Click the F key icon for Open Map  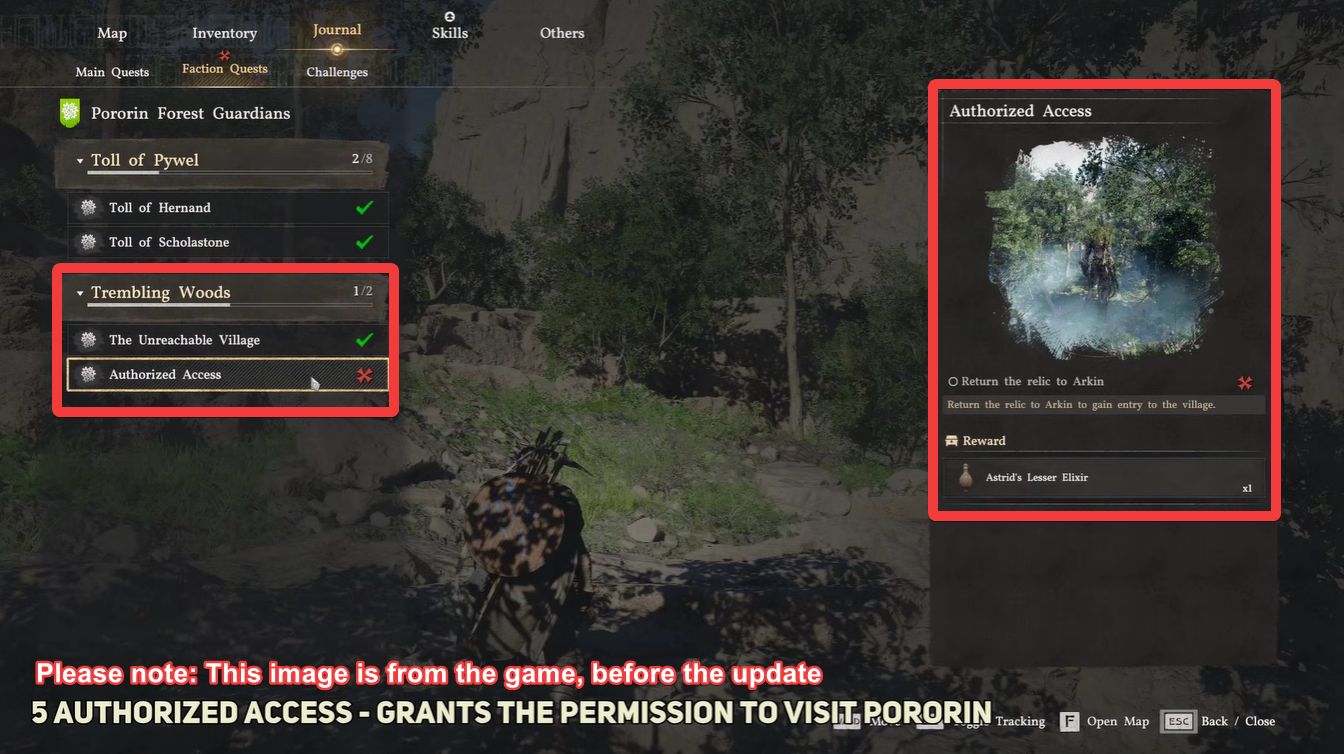tap(1069, 721)
